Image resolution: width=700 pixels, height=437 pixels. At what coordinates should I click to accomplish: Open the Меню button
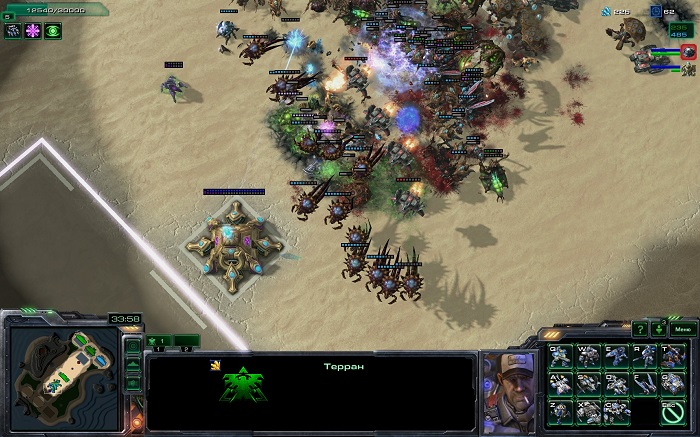click(681, 329)
